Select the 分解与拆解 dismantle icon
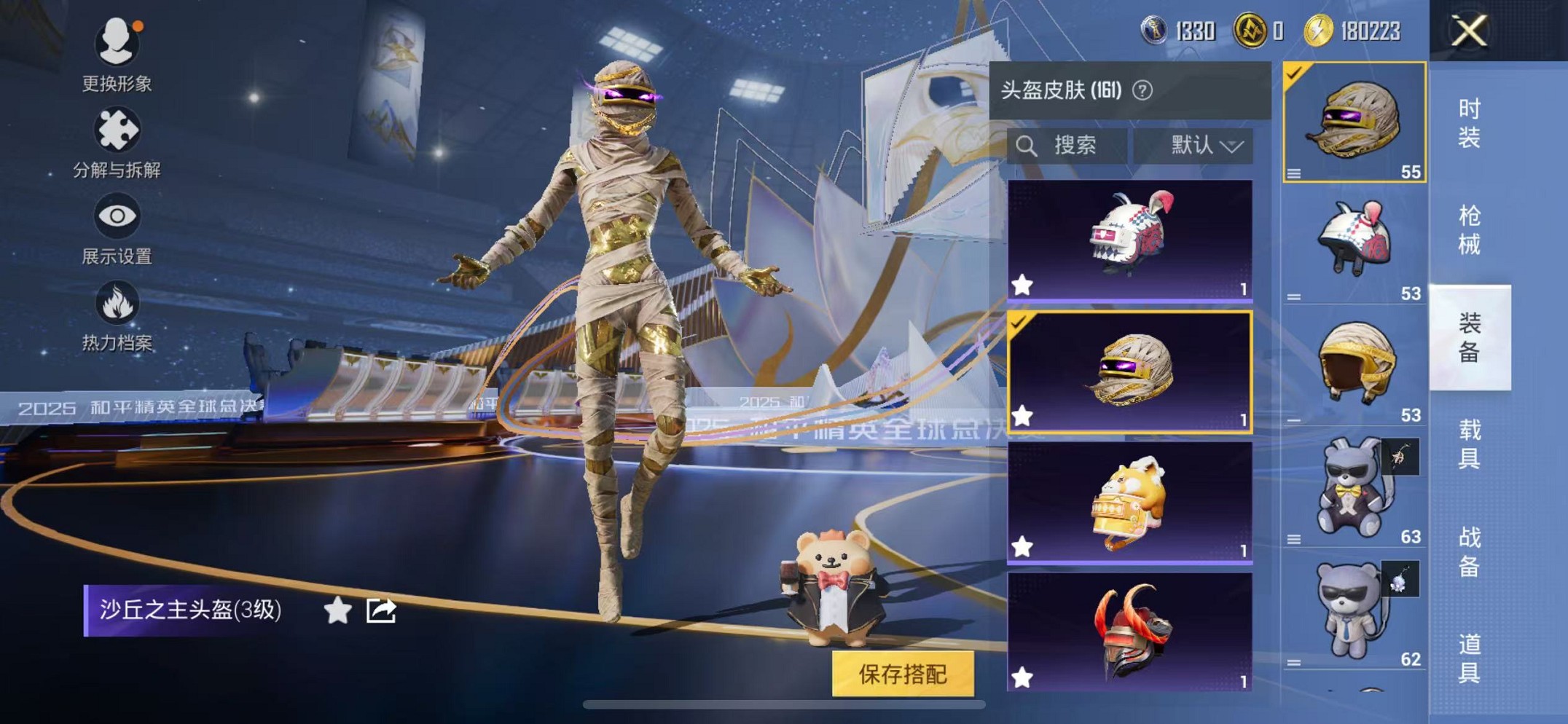Image resolution: width=1568 pixels, height=724 pixels. [x=117, y=131]
